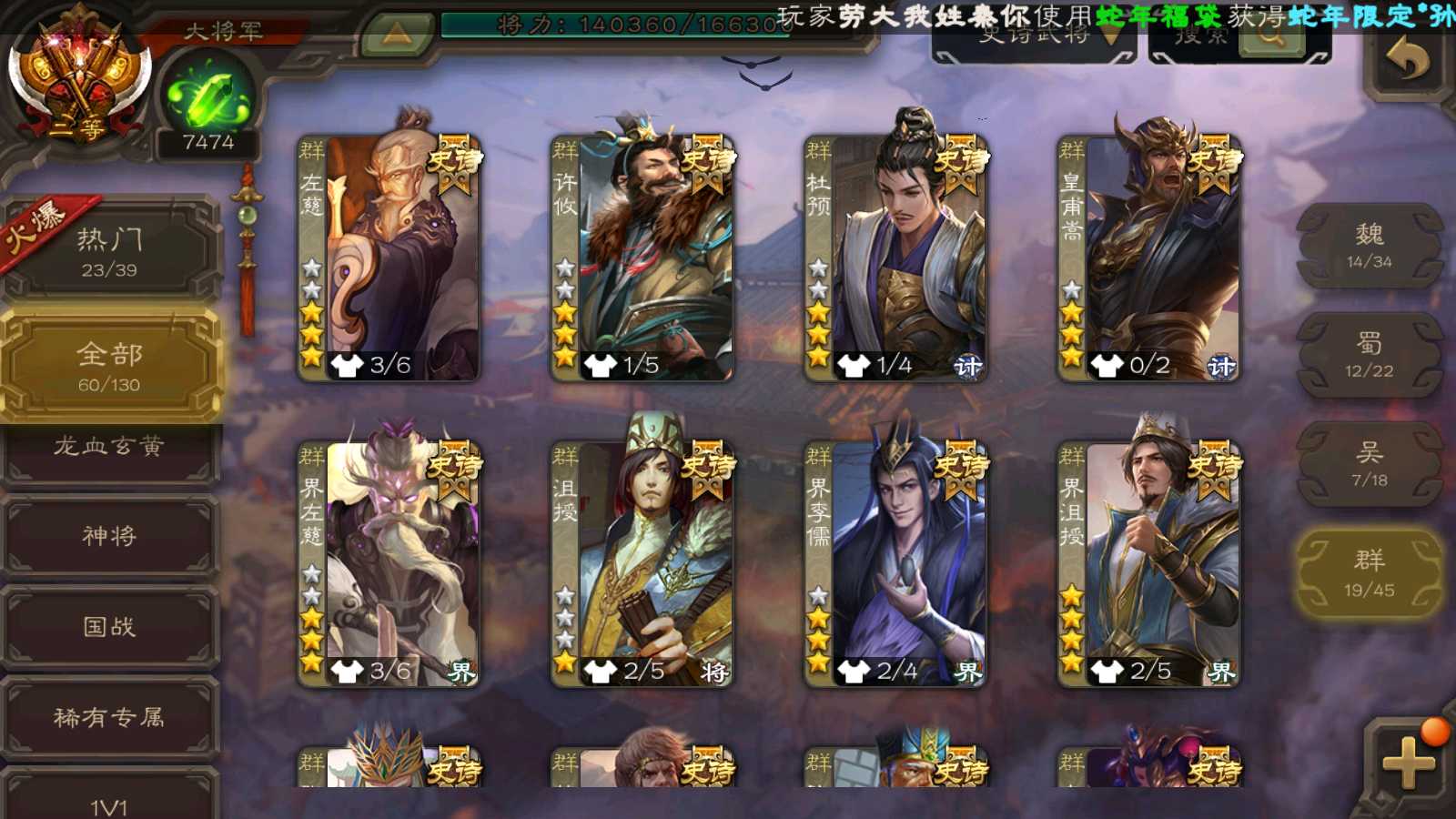Switch to the 全部 tab
The width and height of the screenshot is (1456, 819).
click(x=109, y=366)
